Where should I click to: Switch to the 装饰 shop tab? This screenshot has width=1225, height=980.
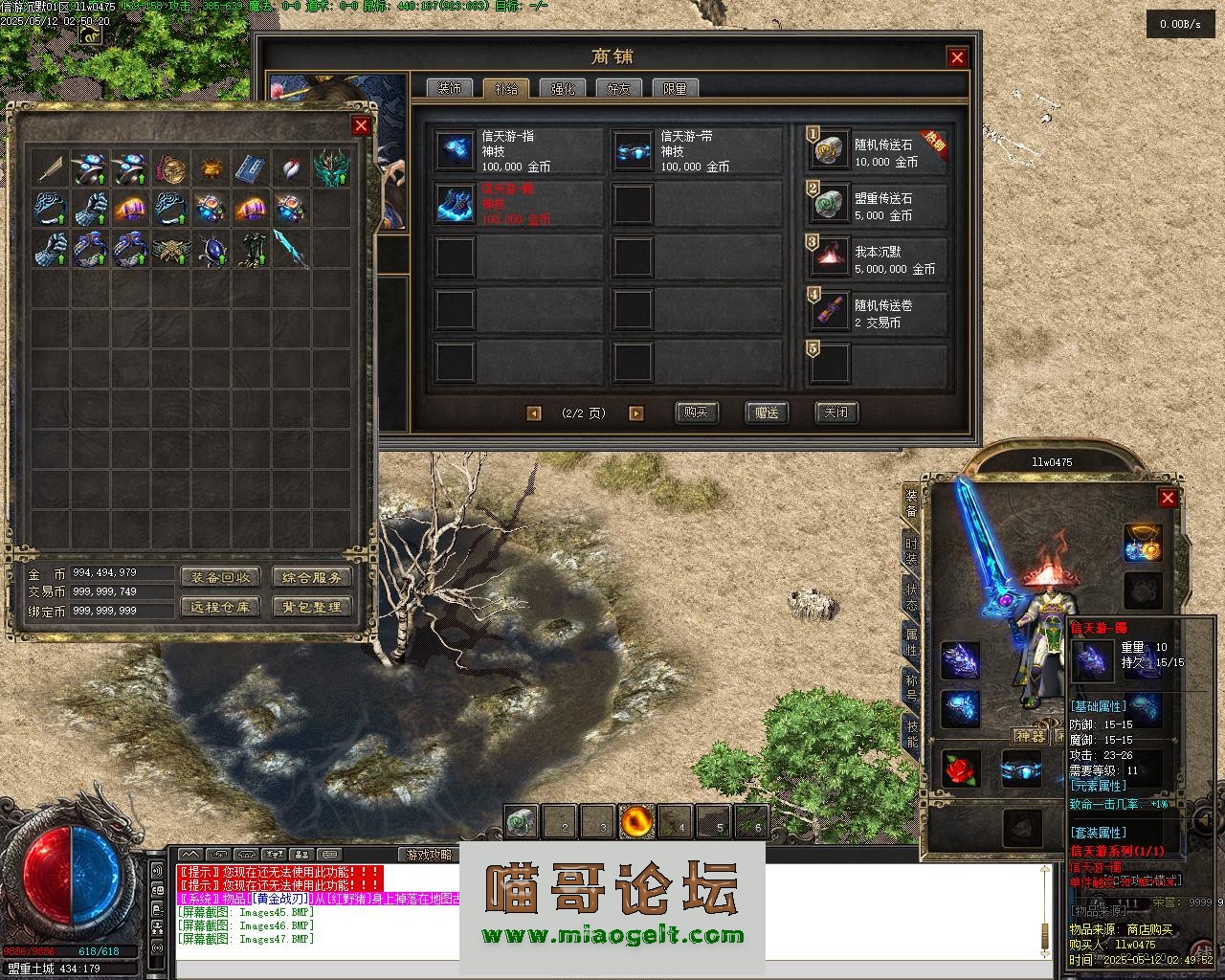coord(449,88)
